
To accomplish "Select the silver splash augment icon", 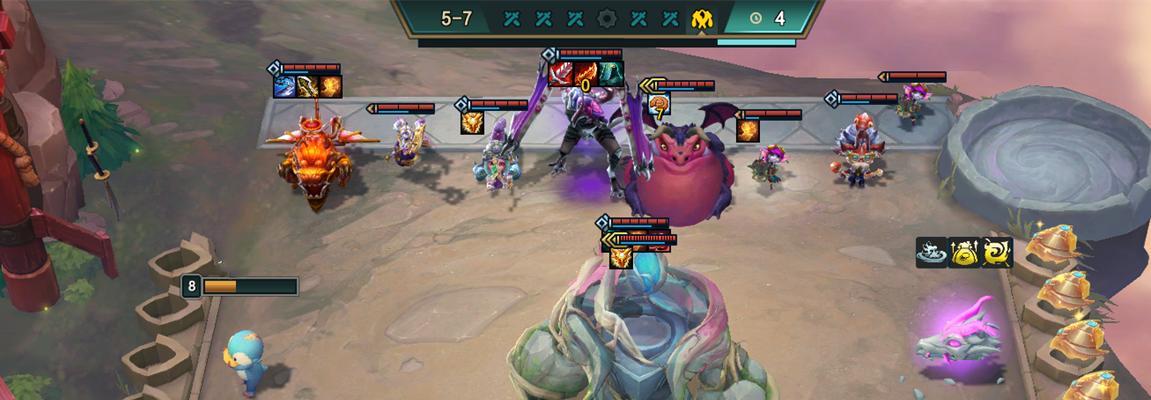I will point(931,253).
